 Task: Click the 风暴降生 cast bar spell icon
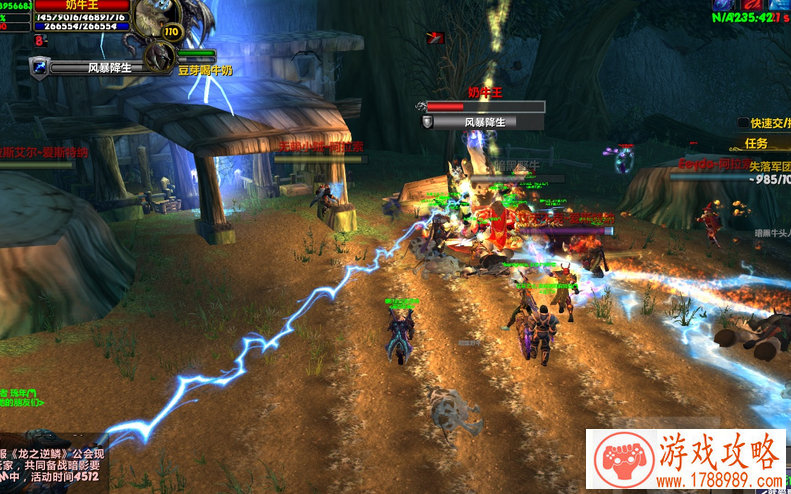39,67
